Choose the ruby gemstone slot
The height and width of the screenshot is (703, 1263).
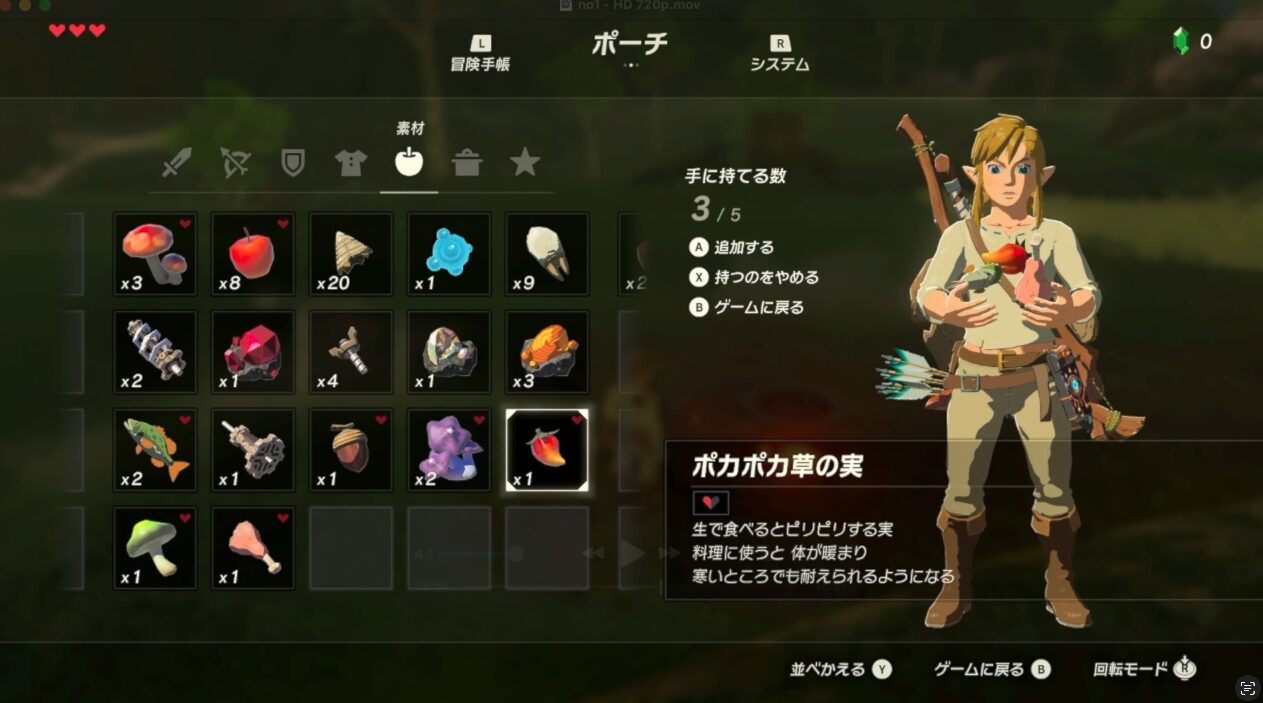[253, 352]
